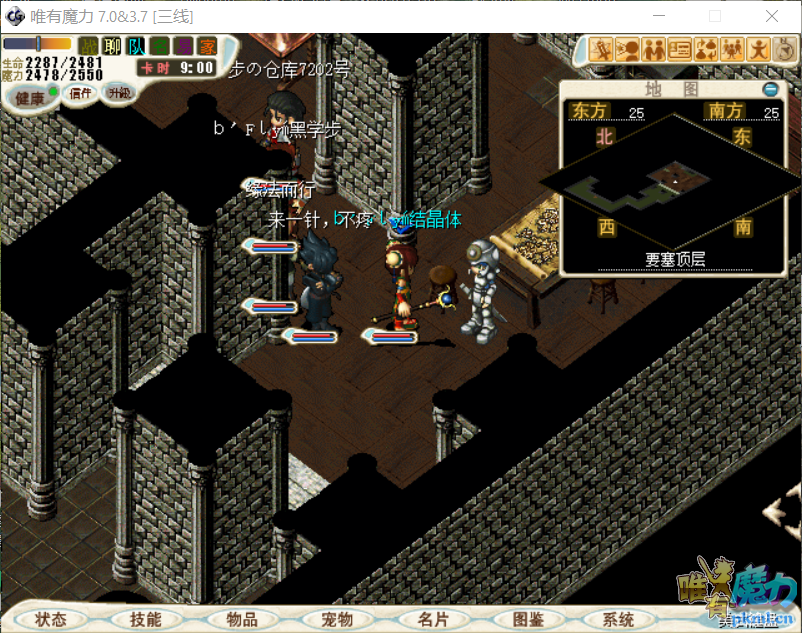Toggle the 队 party switch
802x633 pixels.
click(x=136, y=45)
